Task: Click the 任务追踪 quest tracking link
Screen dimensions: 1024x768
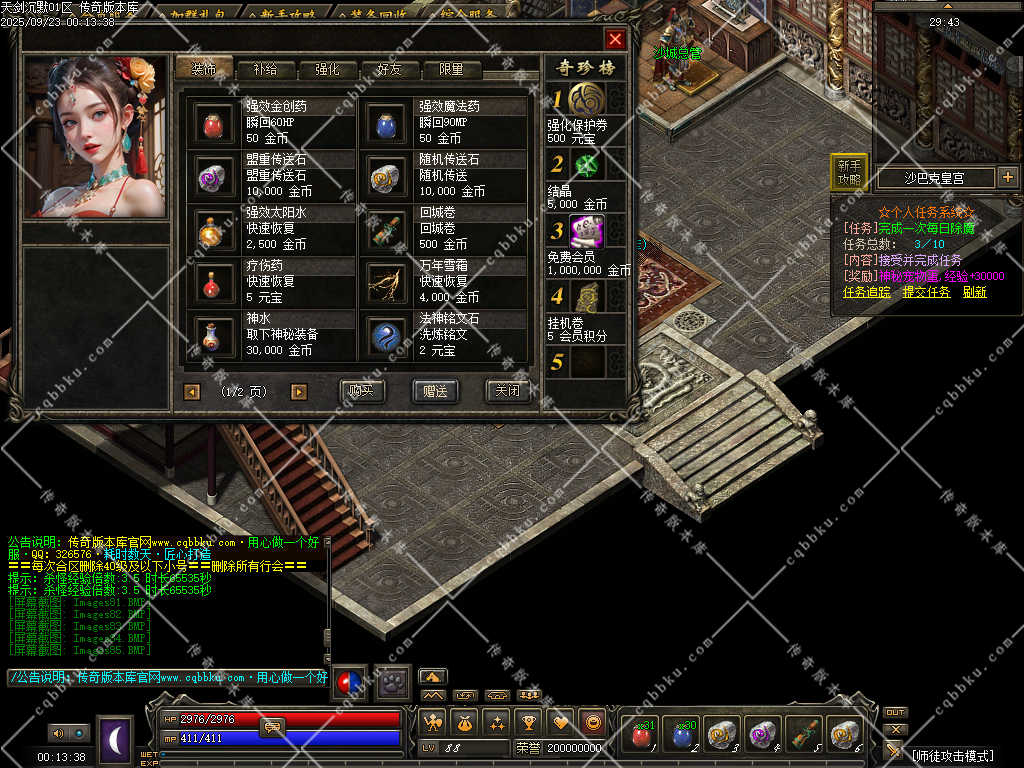Action: click(x=867, y=292)
